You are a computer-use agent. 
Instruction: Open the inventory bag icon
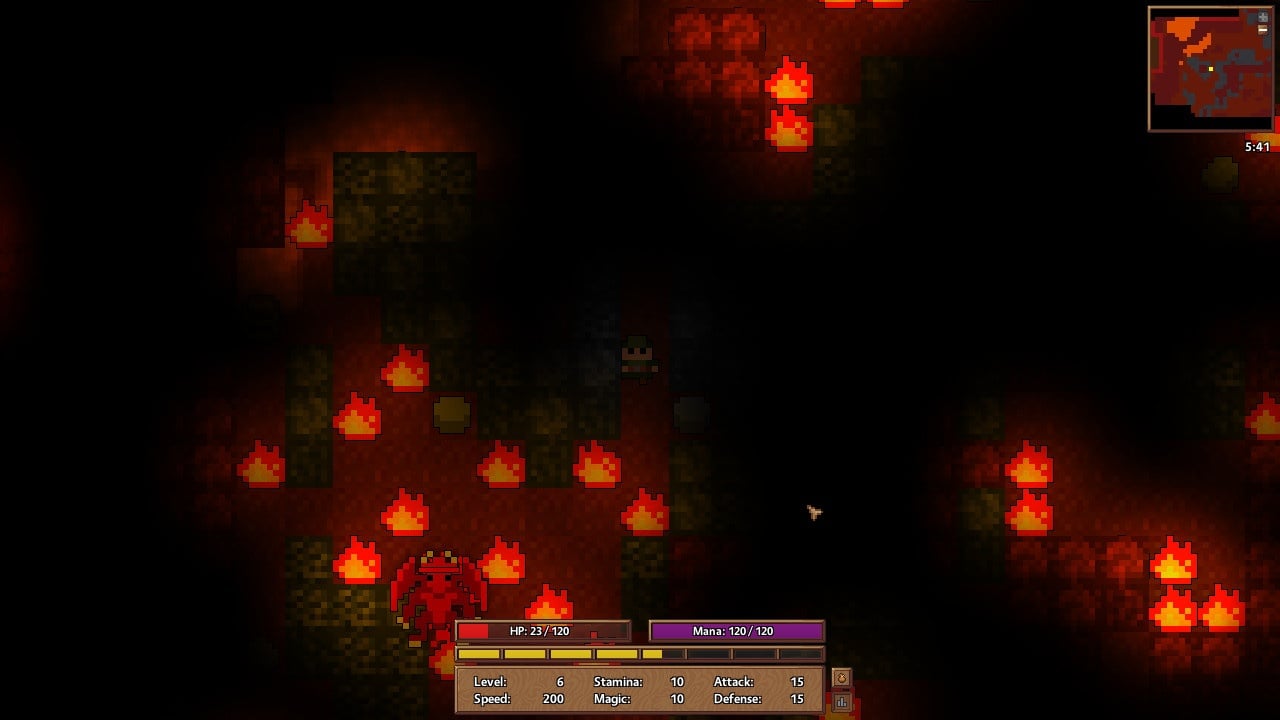click(841, 678)
